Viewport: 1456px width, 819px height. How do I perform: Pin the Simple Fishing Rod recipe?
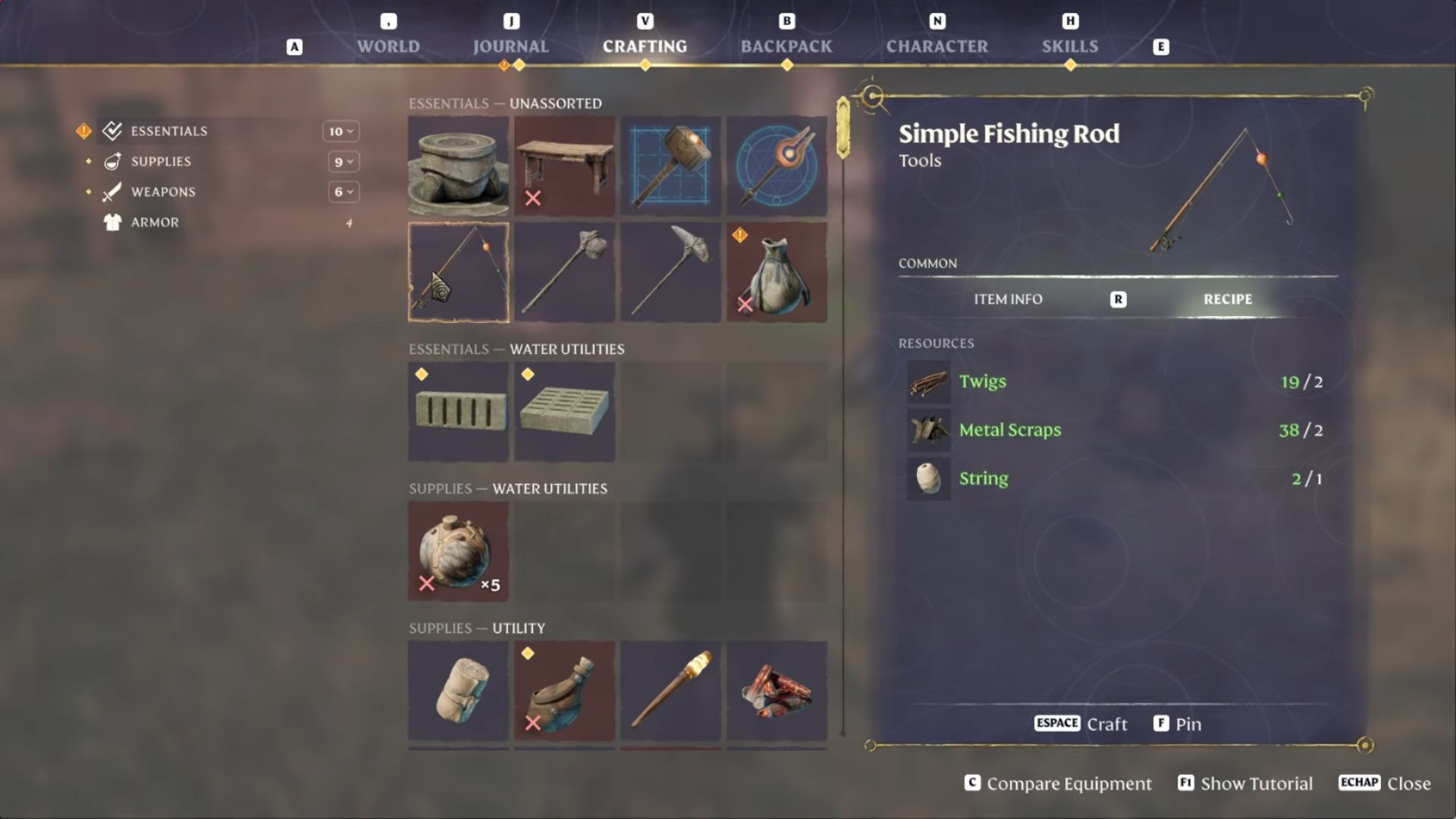(x=1177, y=723)
